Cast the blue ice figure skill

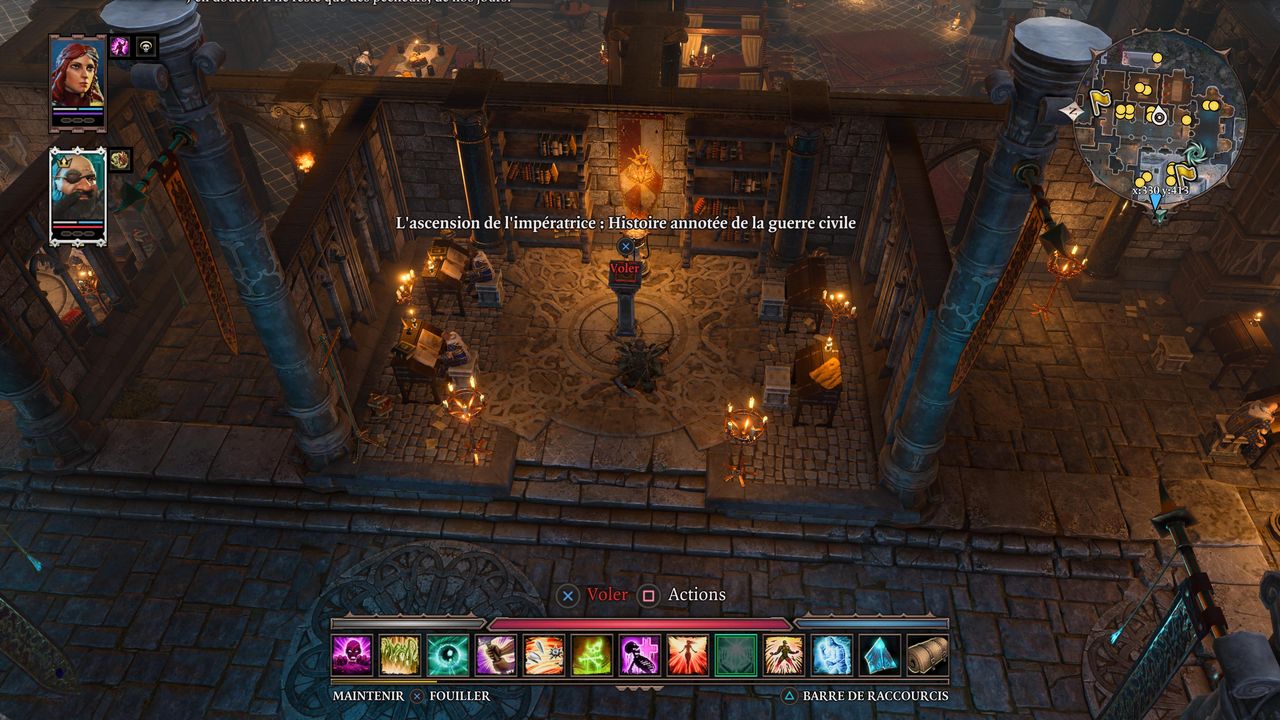click(x=832, y=655)
